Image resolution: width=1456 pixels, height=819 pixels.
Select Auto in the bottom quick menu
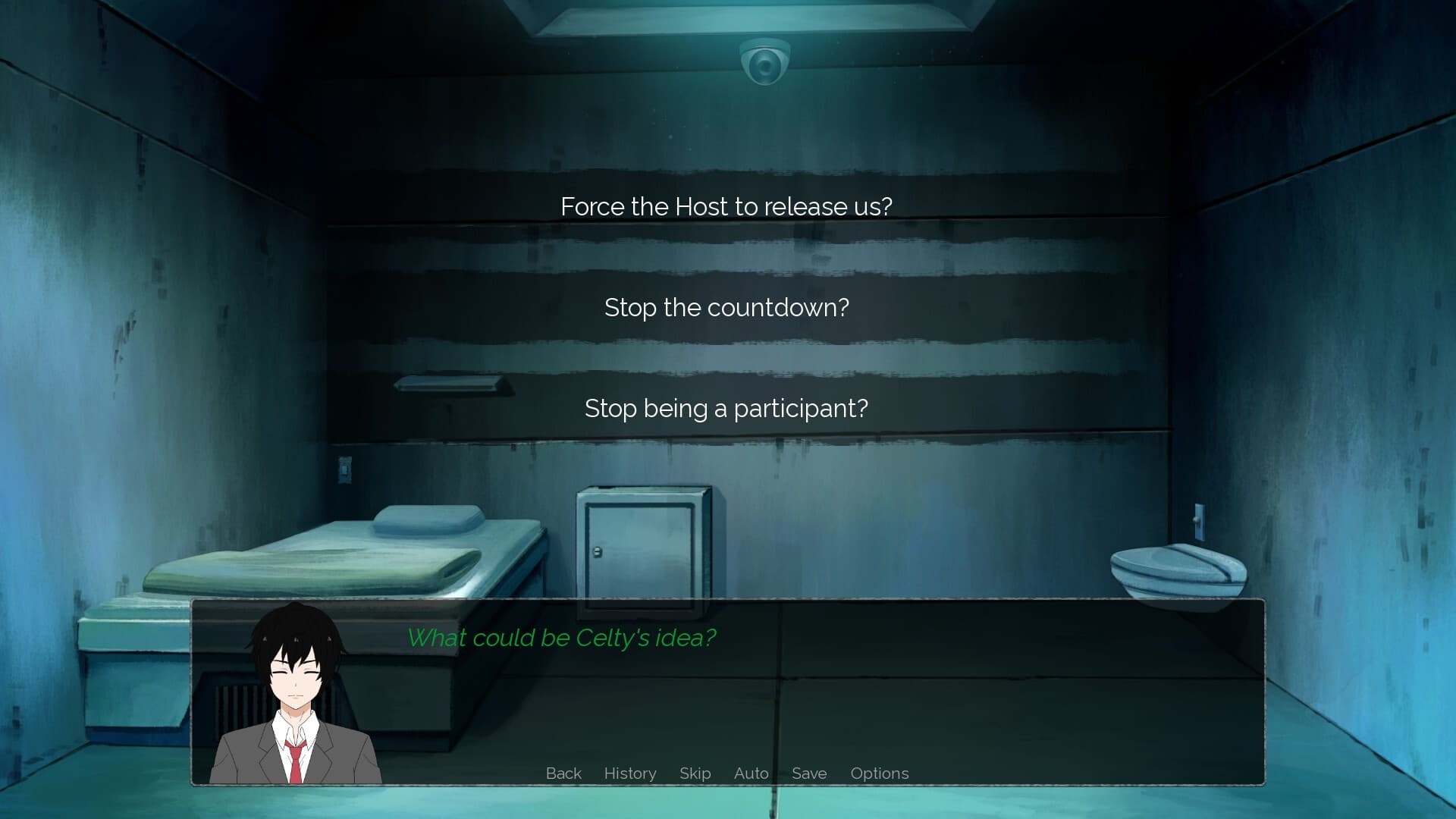pos(751,773)
